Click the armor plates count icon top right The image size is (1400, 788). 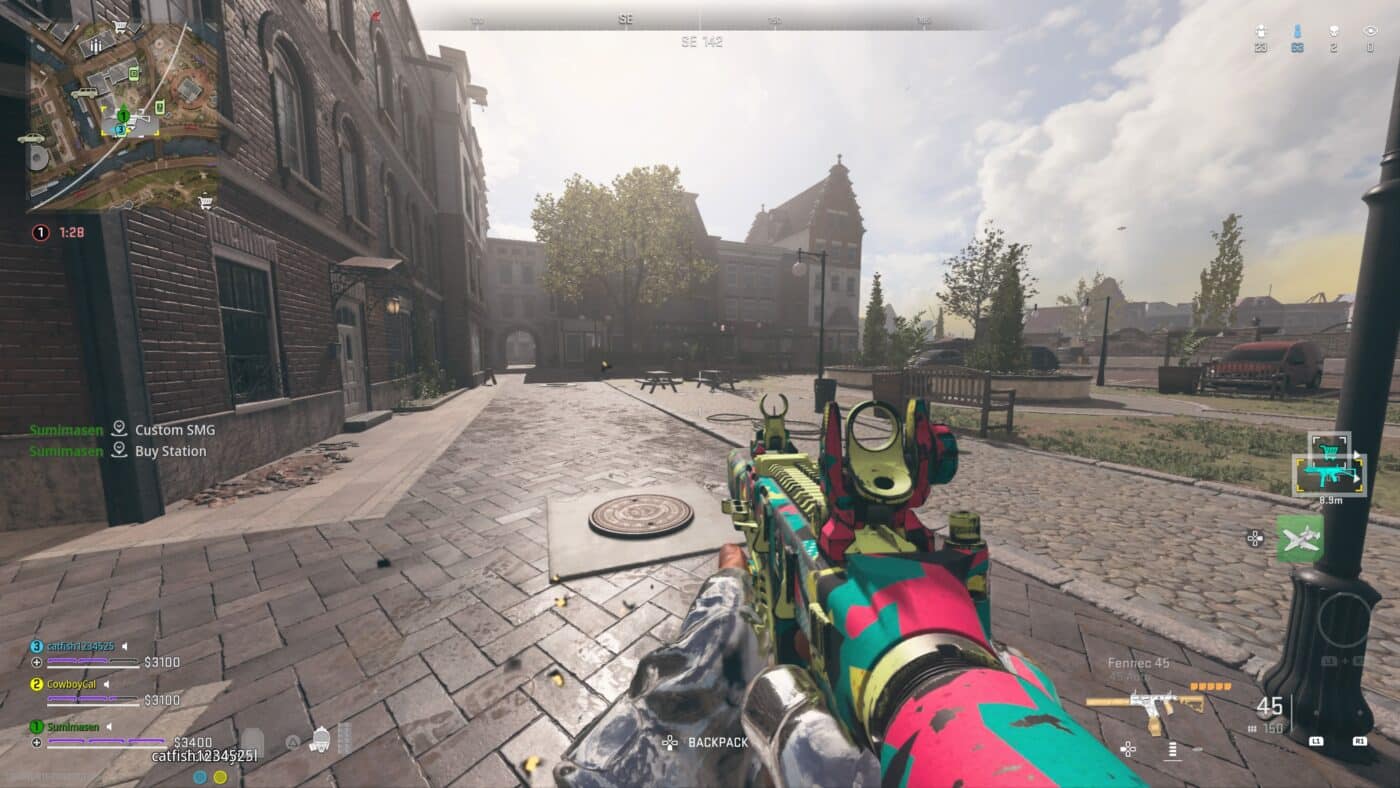coord(1260,29)
